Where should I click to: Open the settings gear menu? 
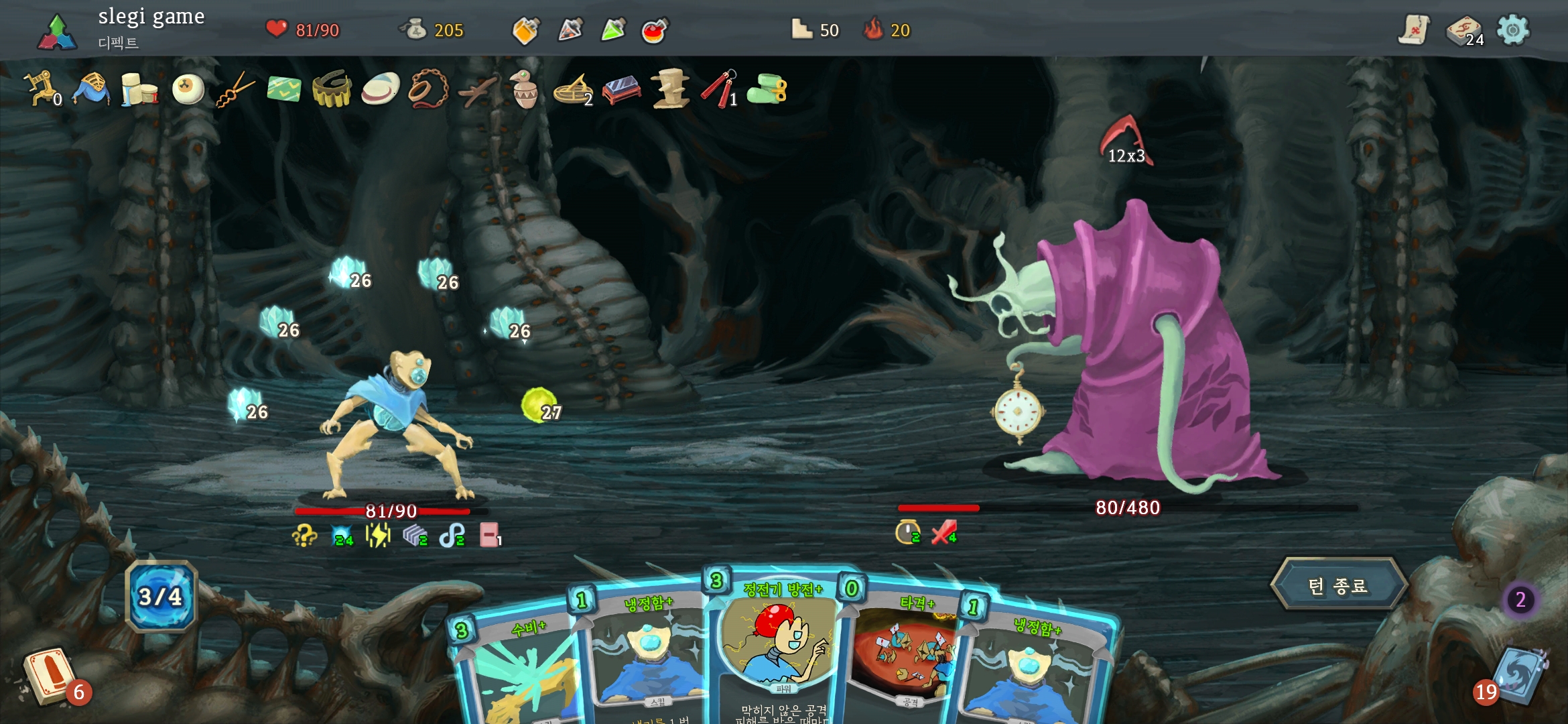pos(1512,30)
